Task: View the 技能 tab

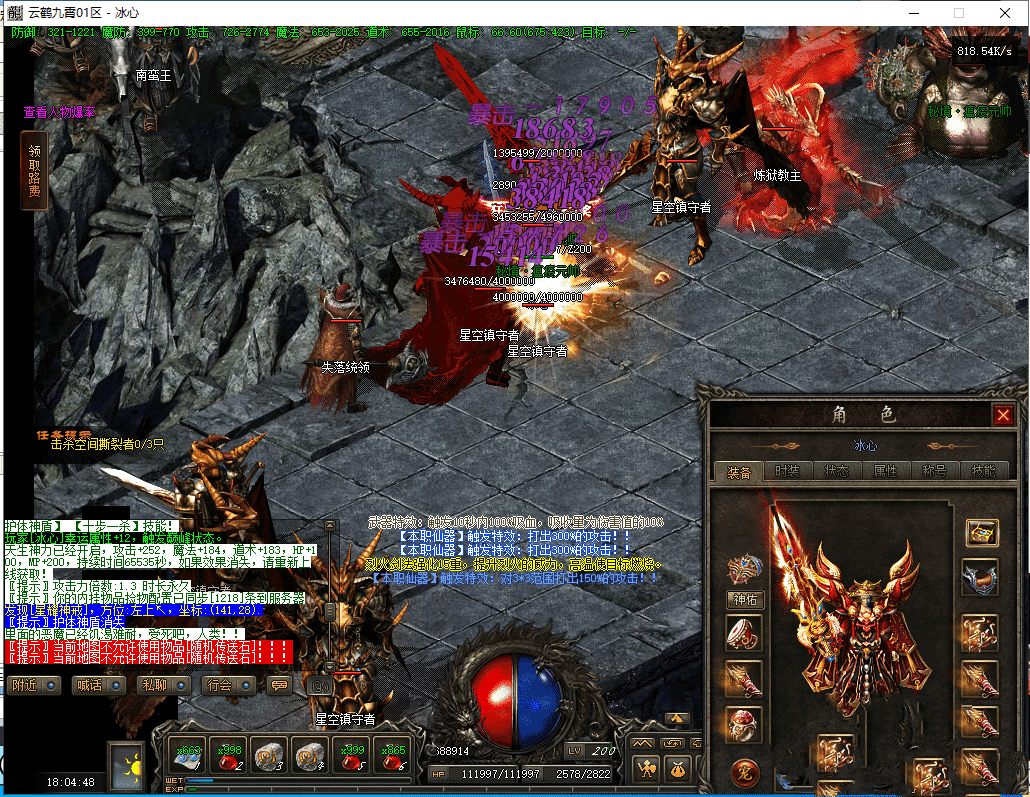Action: pos(984,472)
